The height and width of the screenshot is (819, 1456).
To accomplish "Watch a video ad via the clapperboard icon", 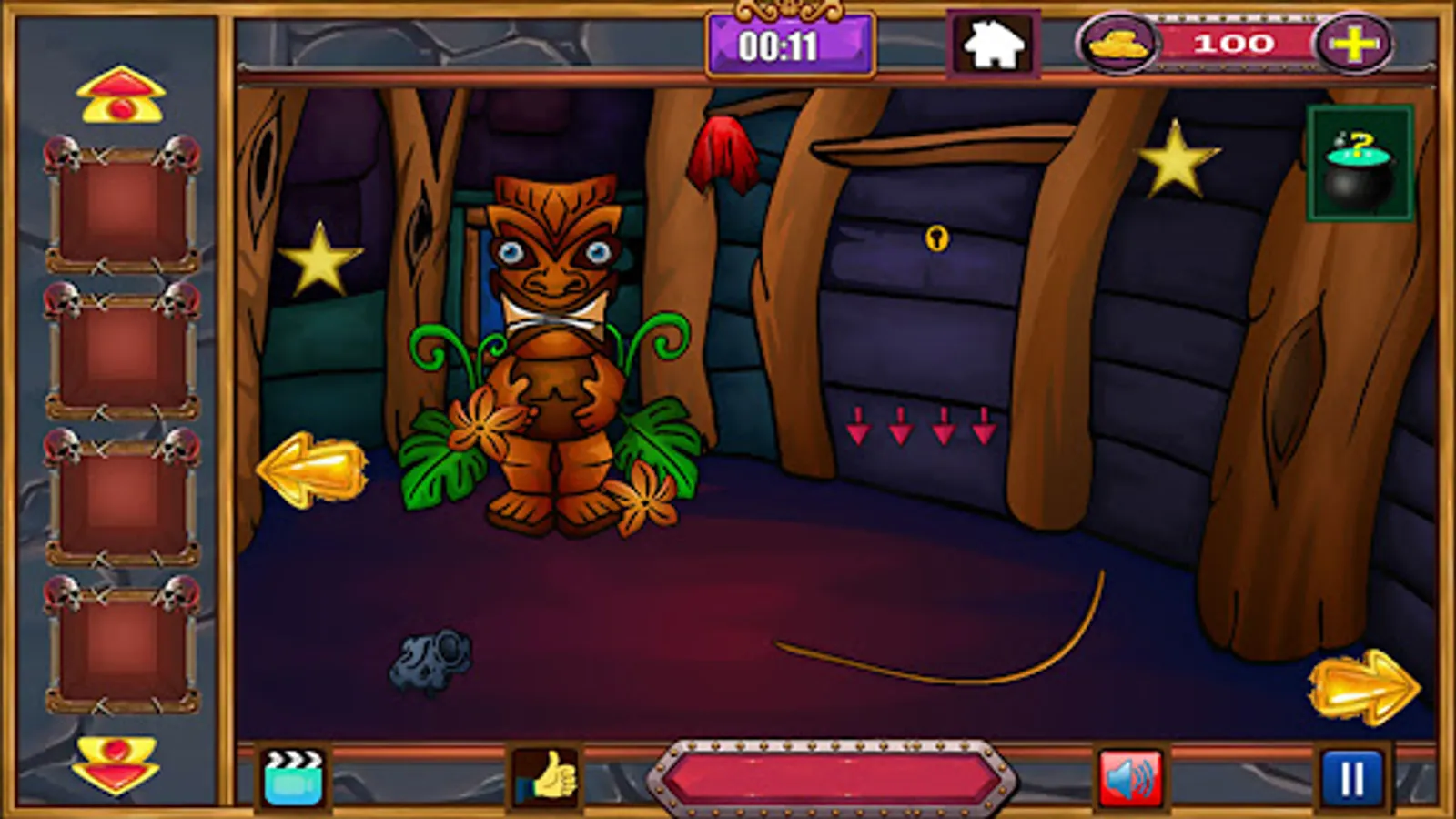I will (x=292, y=778).
